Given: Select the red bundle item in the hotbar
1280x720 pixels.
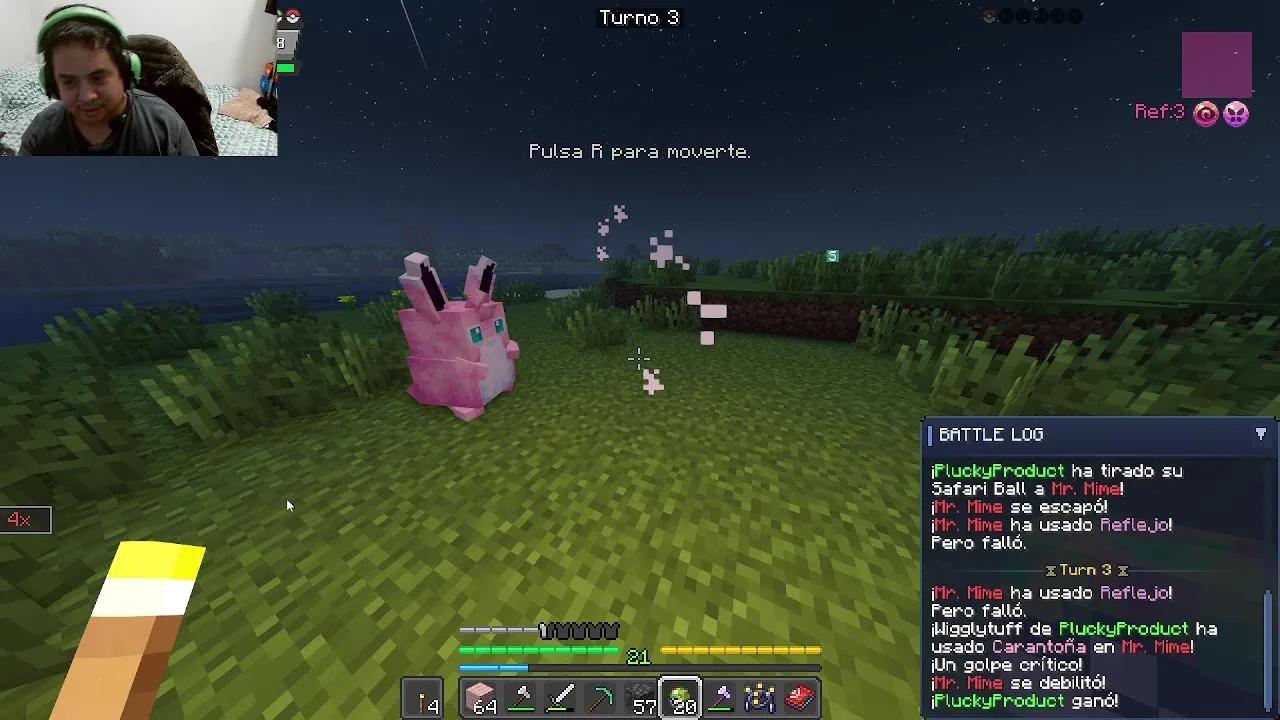Looking at the screenshot, I should point(801,697).
